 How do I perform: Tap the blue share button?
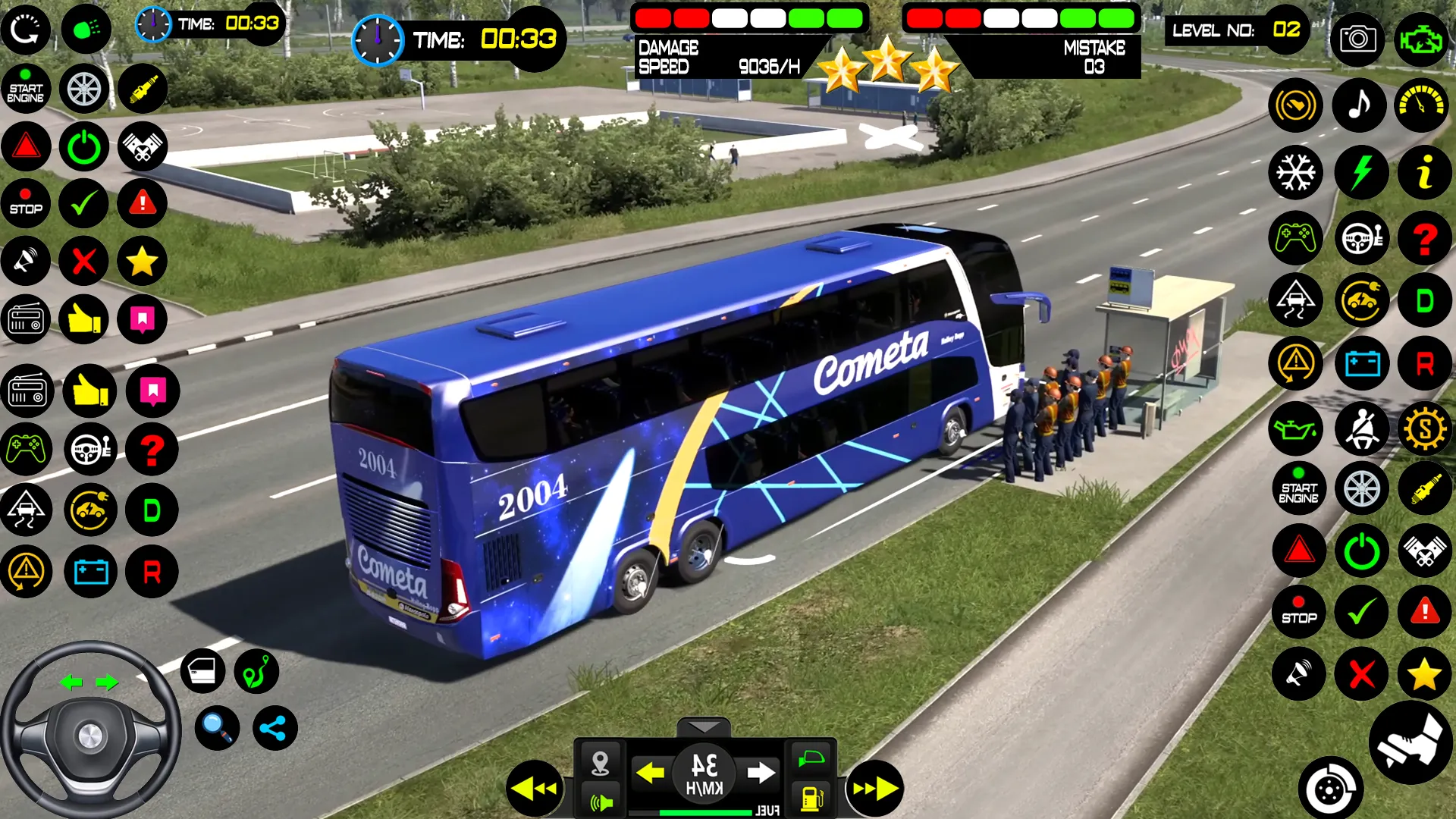click(274, 728)
